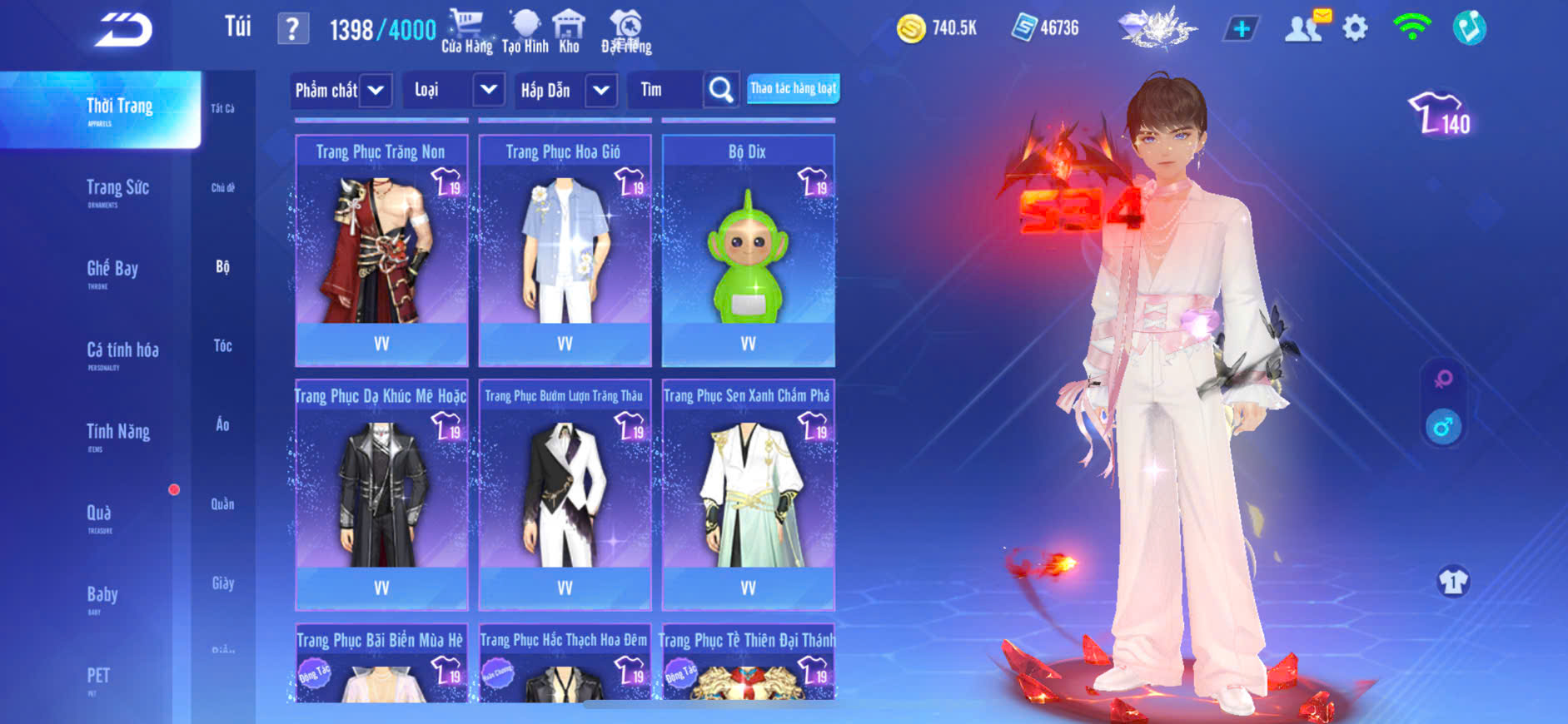Select the Tóc subcategory
This screenshot has width=1568, height=724.
point(222,345)
